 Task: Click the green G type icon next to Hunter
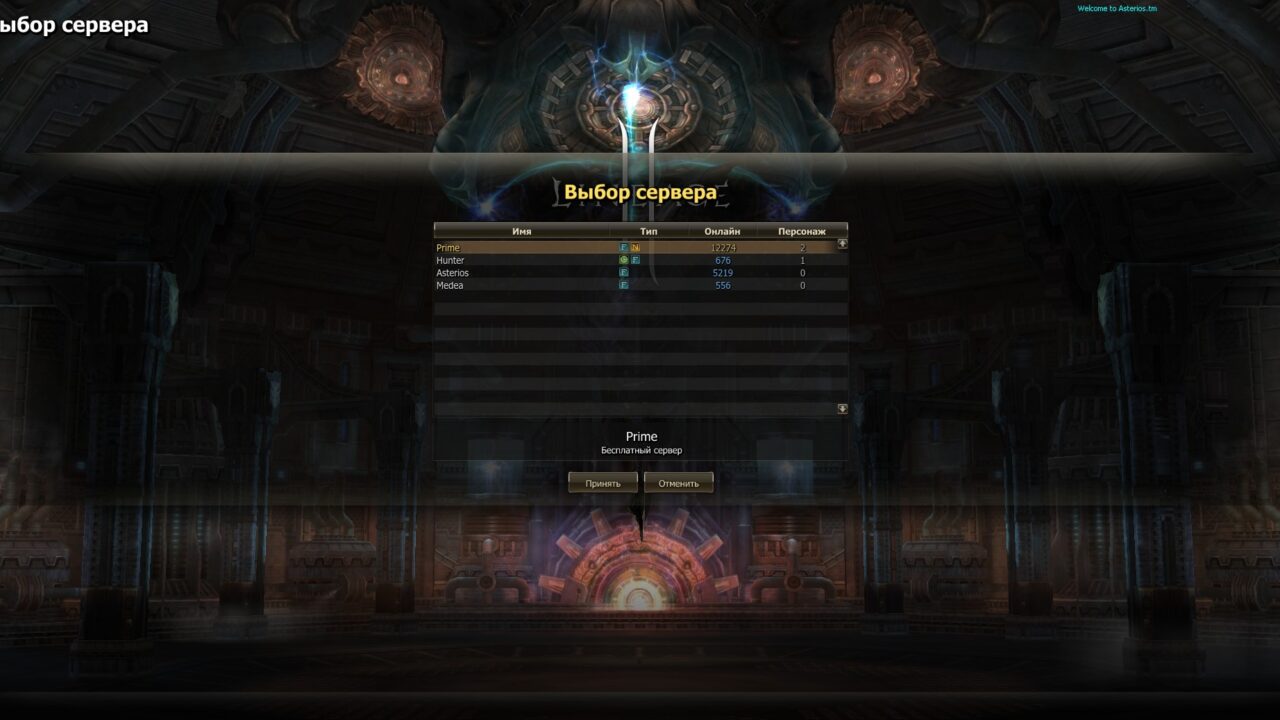pos(624,260)
